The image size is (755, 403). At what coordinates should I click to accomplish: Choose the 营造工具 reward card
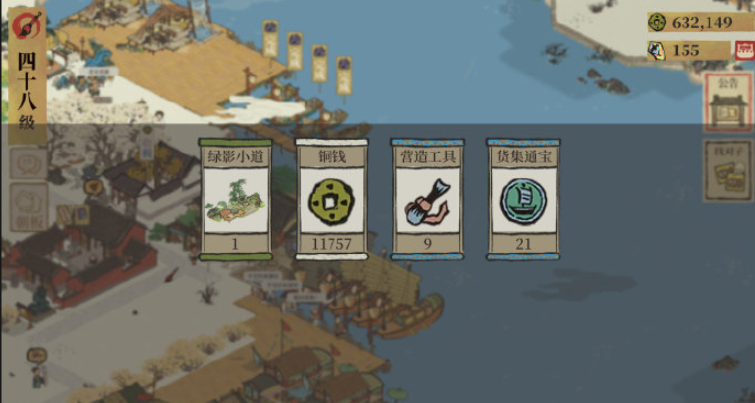427,199
